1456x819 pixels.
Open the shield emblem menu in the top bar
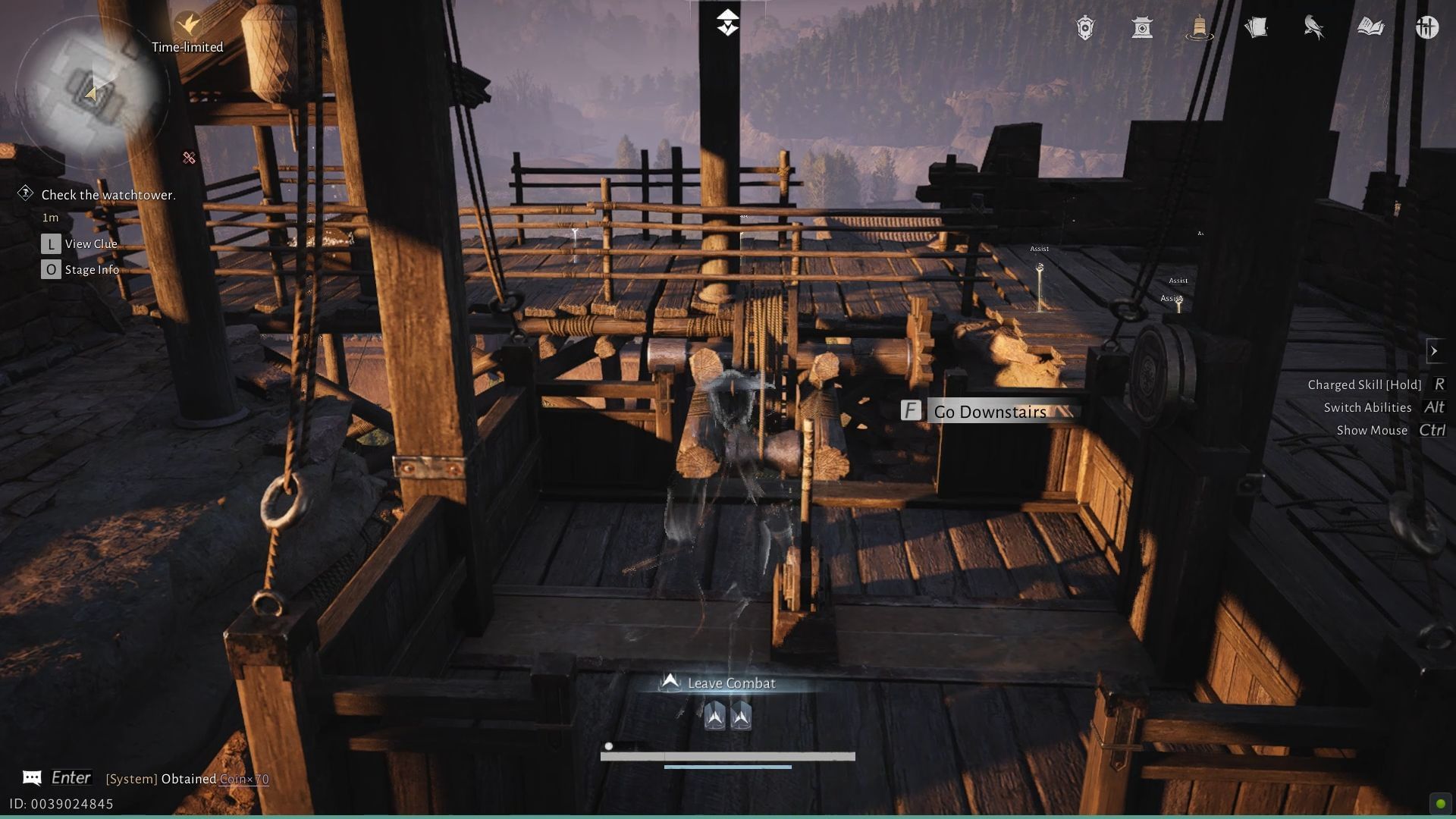pyautogui.click(x=1084, y=27)
